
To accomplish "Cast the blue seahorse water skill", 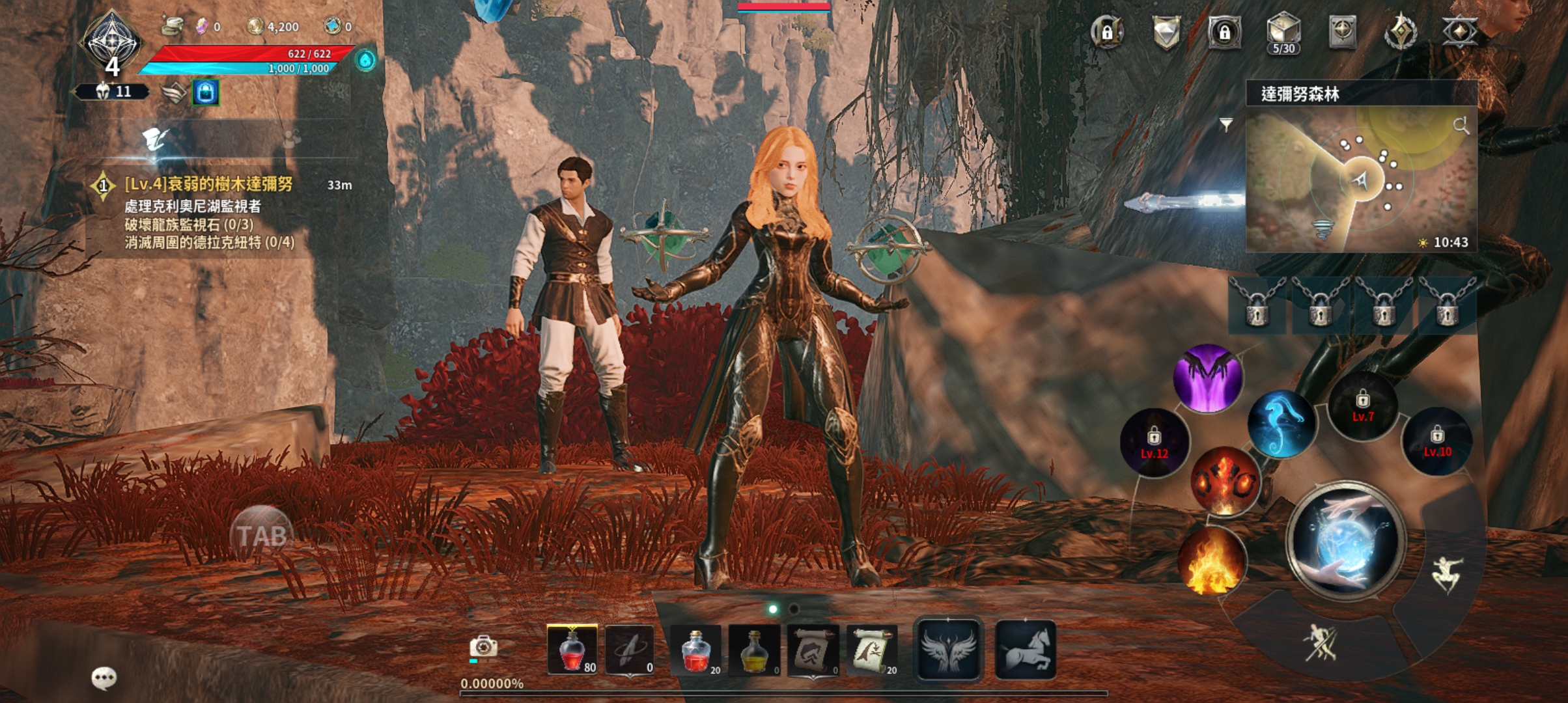I will click(x=1281, y=424).
